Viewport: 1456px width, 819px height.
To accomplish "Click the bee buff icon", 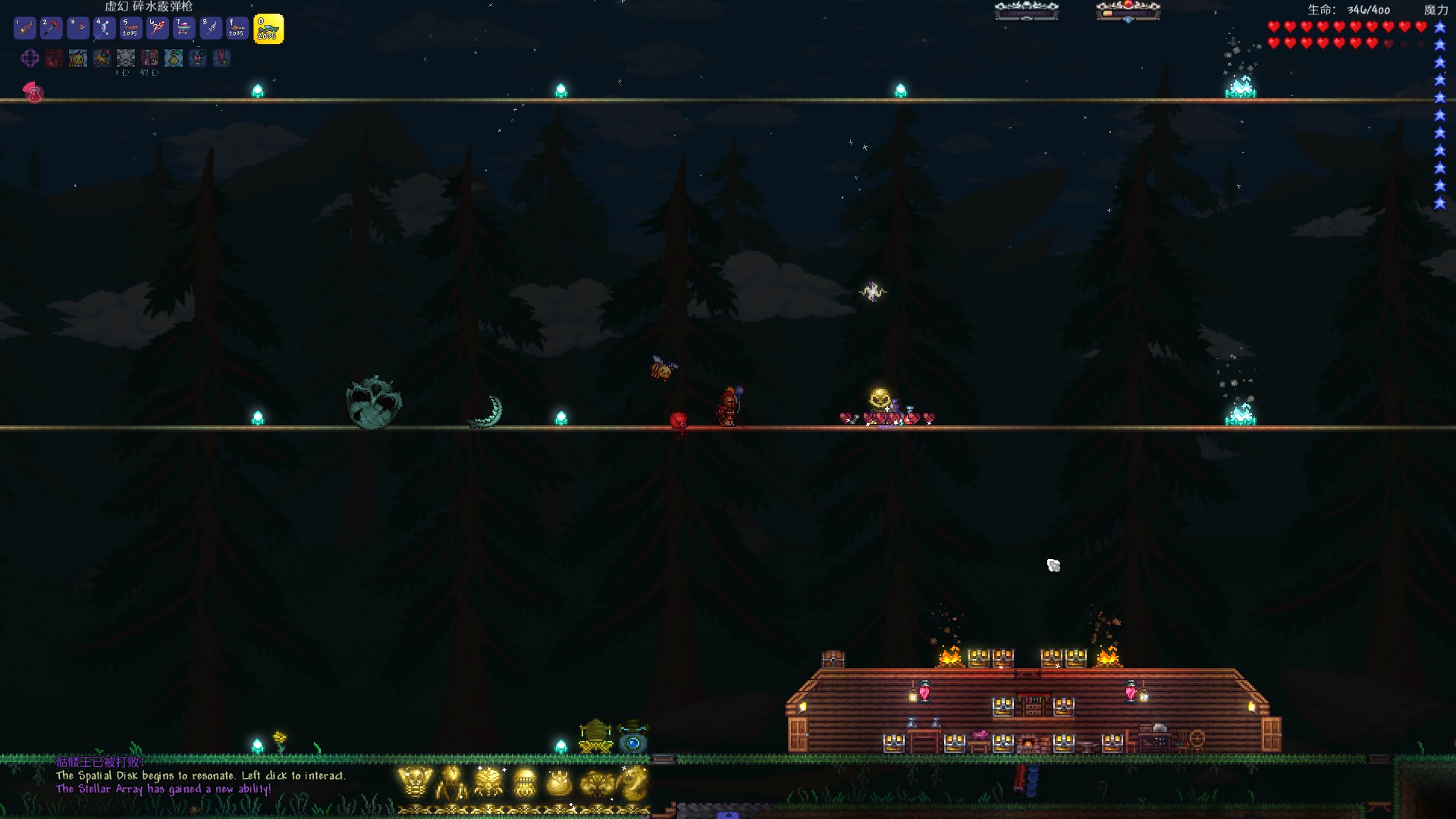I will click(78, 58).
